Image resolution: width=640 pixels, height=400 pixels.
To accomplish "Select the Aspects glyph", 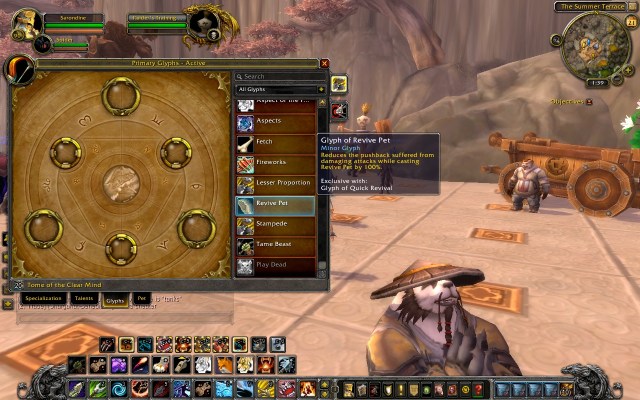I will pos(275,121).
